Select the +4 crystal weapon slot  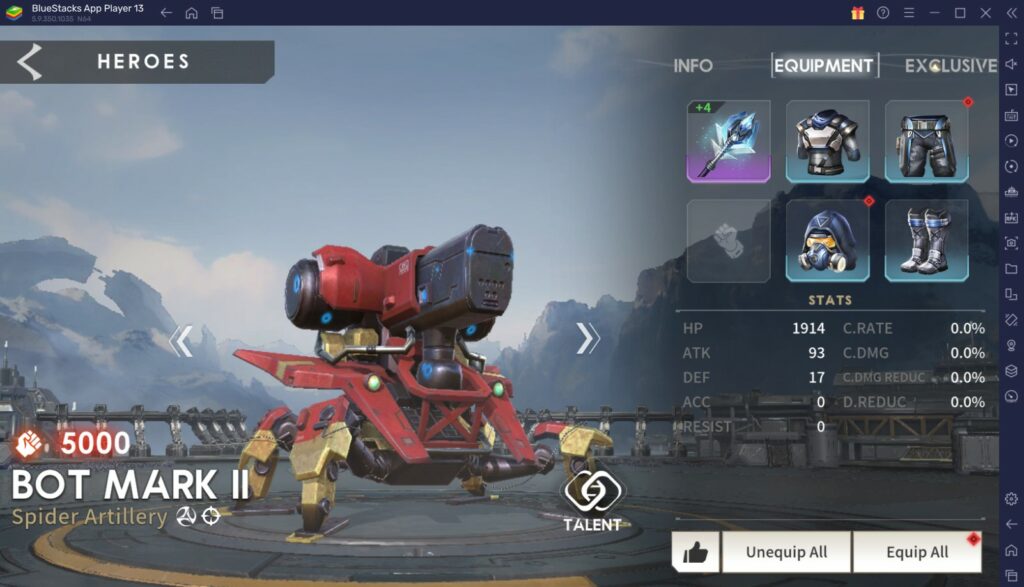coord(728,141)
